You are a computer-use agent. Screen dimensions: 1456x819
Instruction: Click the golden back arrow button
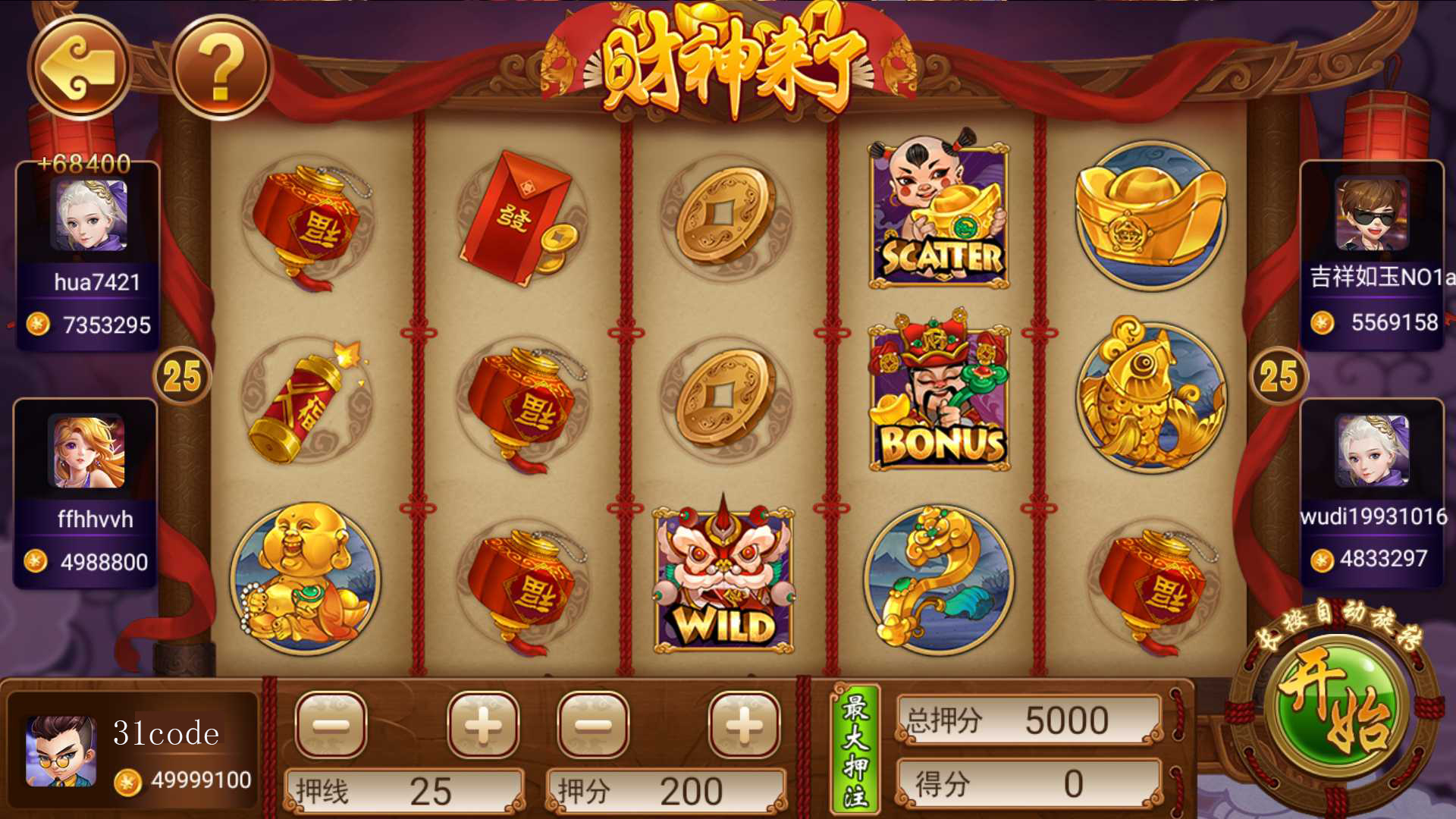(80, 67)
